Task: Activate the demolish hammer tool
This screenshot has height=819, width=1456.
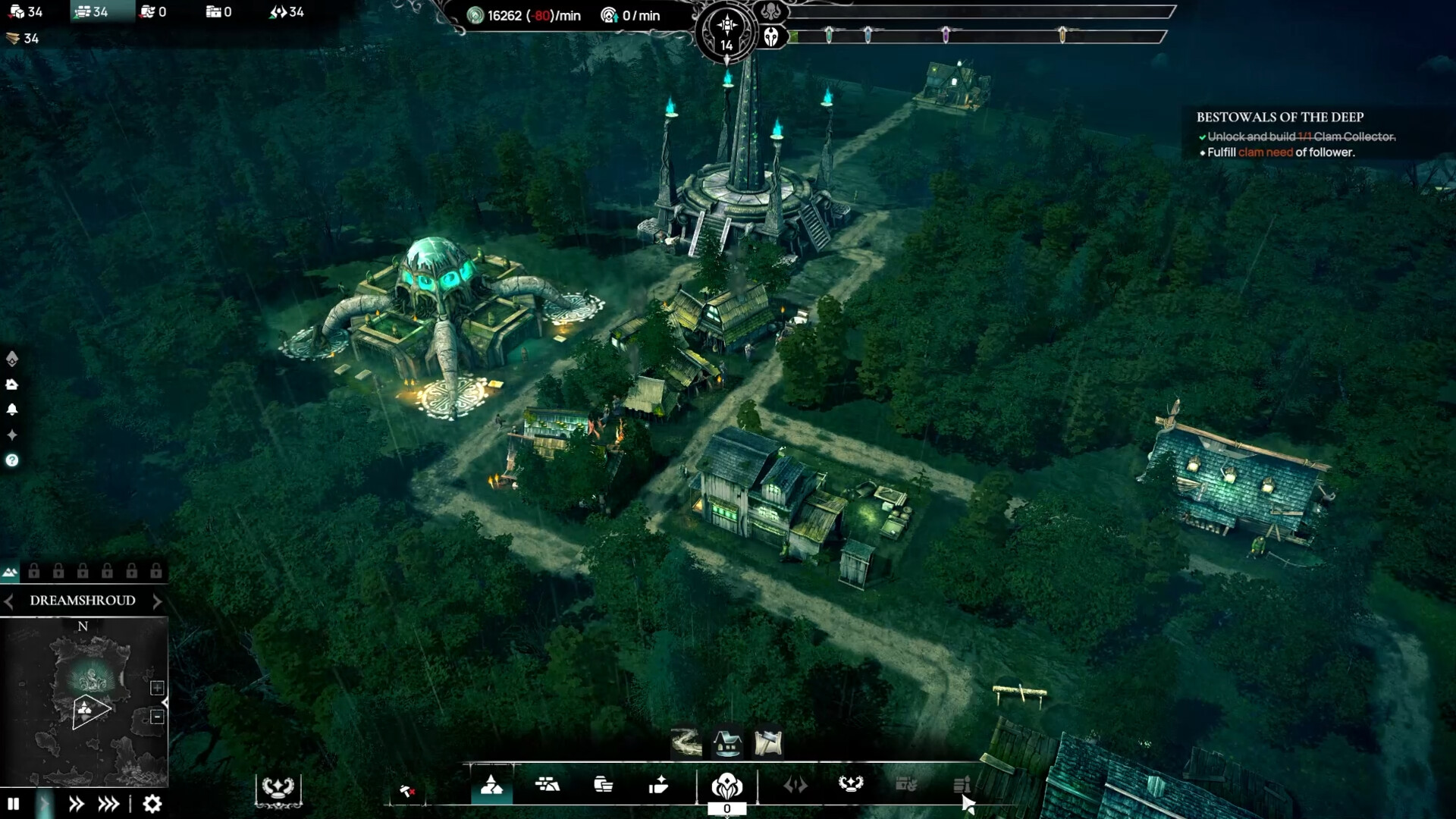Action: click(407, 792)
